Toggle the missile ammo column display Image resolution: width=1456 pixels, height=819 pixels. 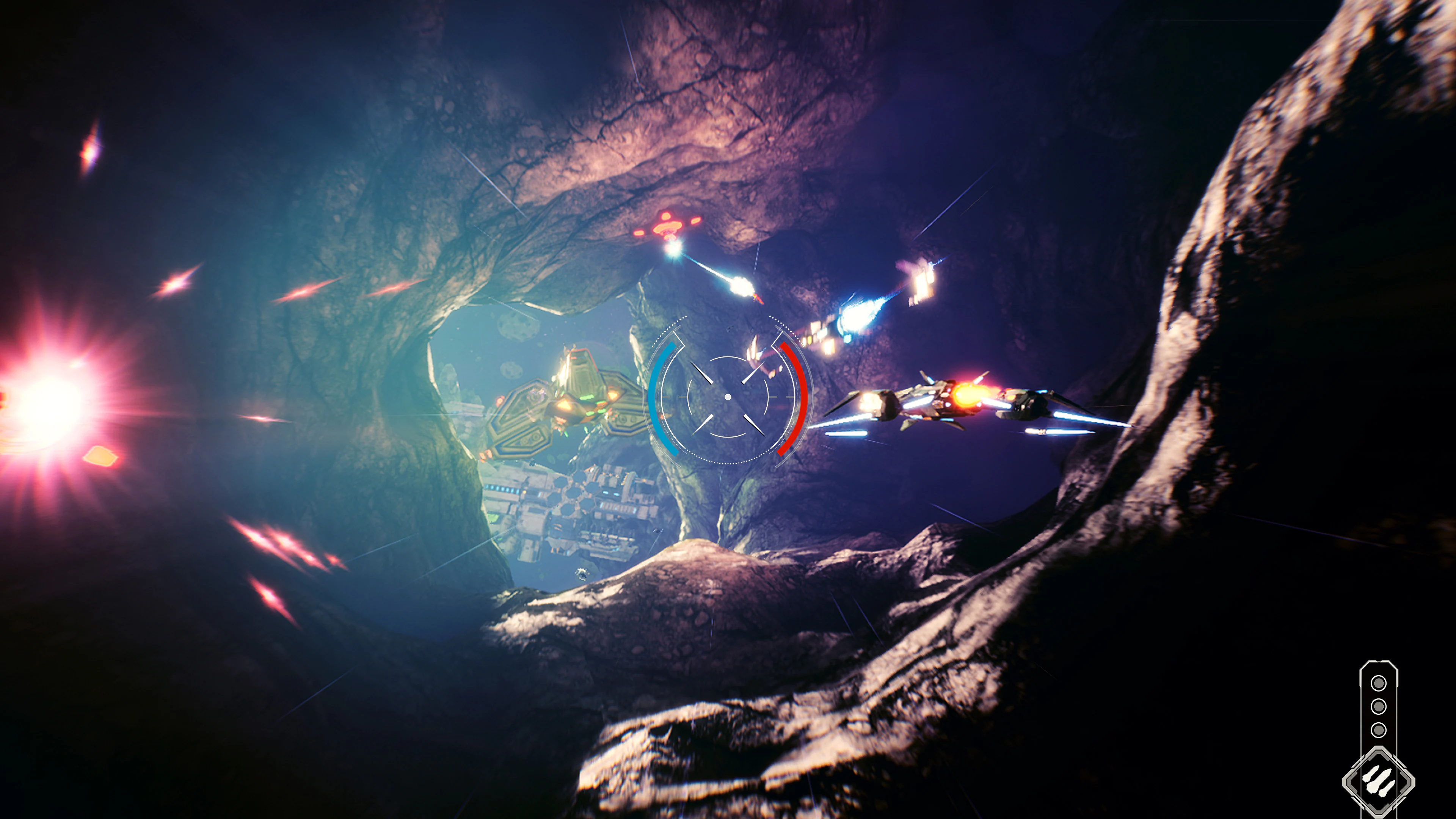click(1379, 706)
